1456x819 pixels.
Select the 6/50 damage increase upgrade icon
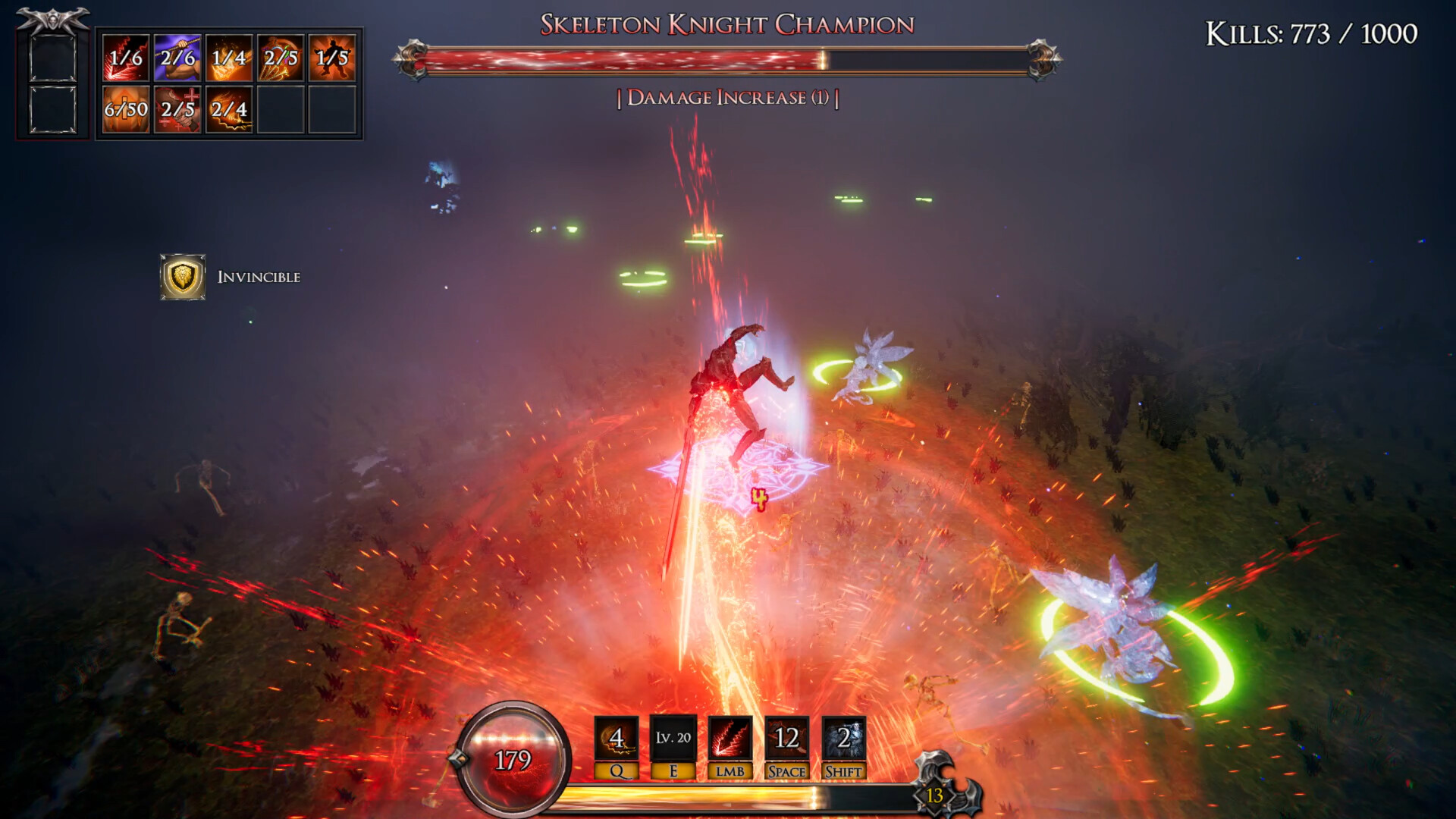[124, 111]
